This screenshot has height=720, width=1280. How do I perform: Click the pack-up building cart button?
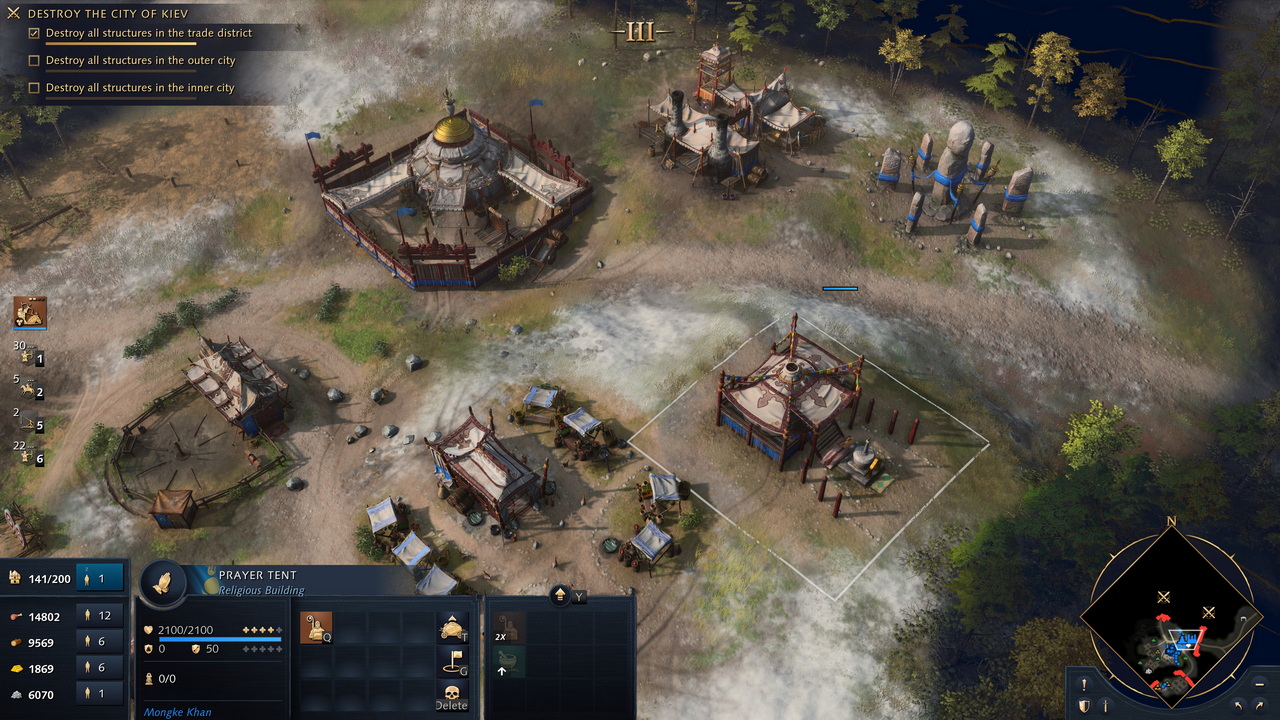(x=453, y=627)
